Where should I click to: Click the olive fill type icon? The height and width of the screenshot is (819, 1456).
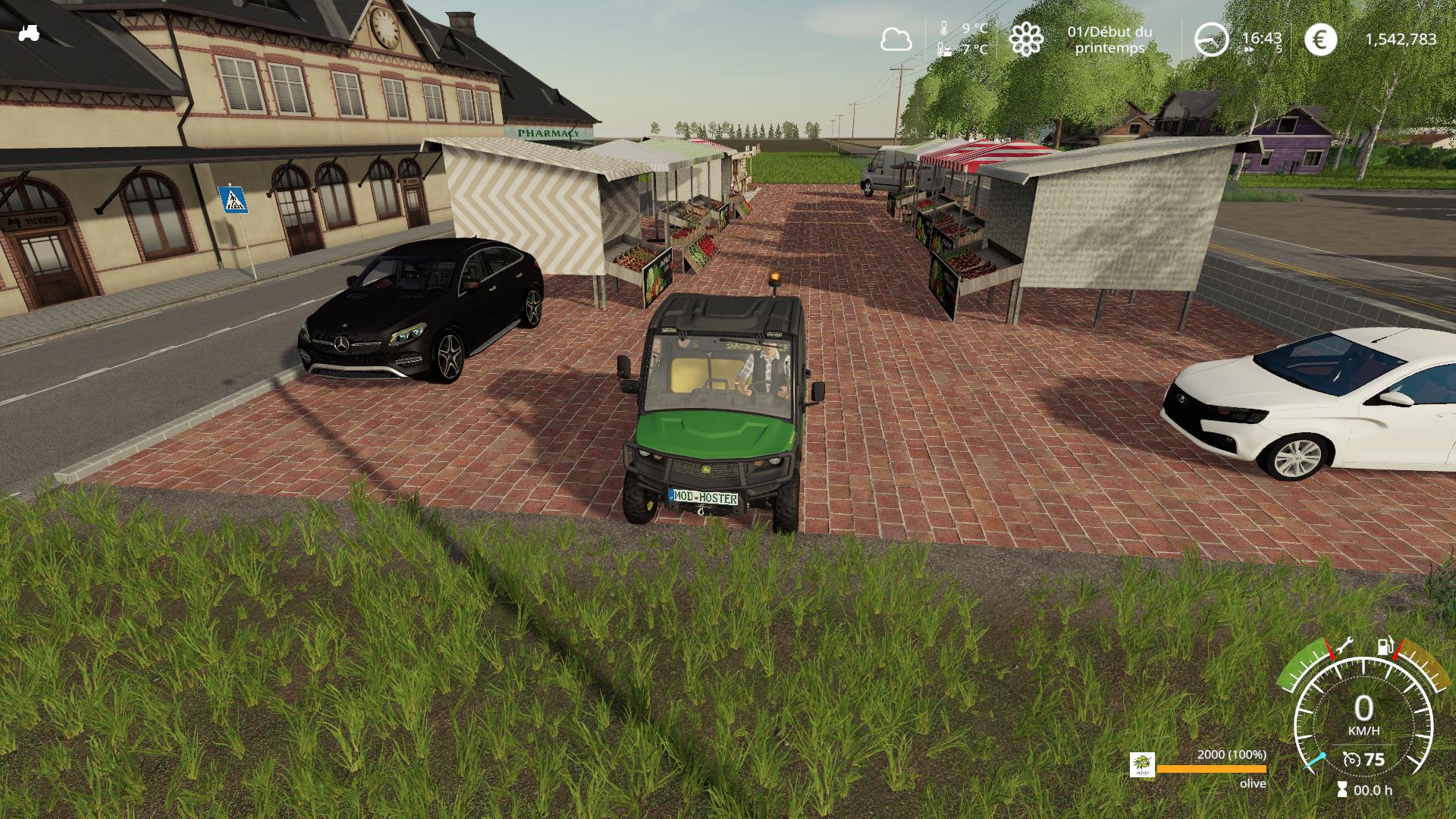point(1142,764)
